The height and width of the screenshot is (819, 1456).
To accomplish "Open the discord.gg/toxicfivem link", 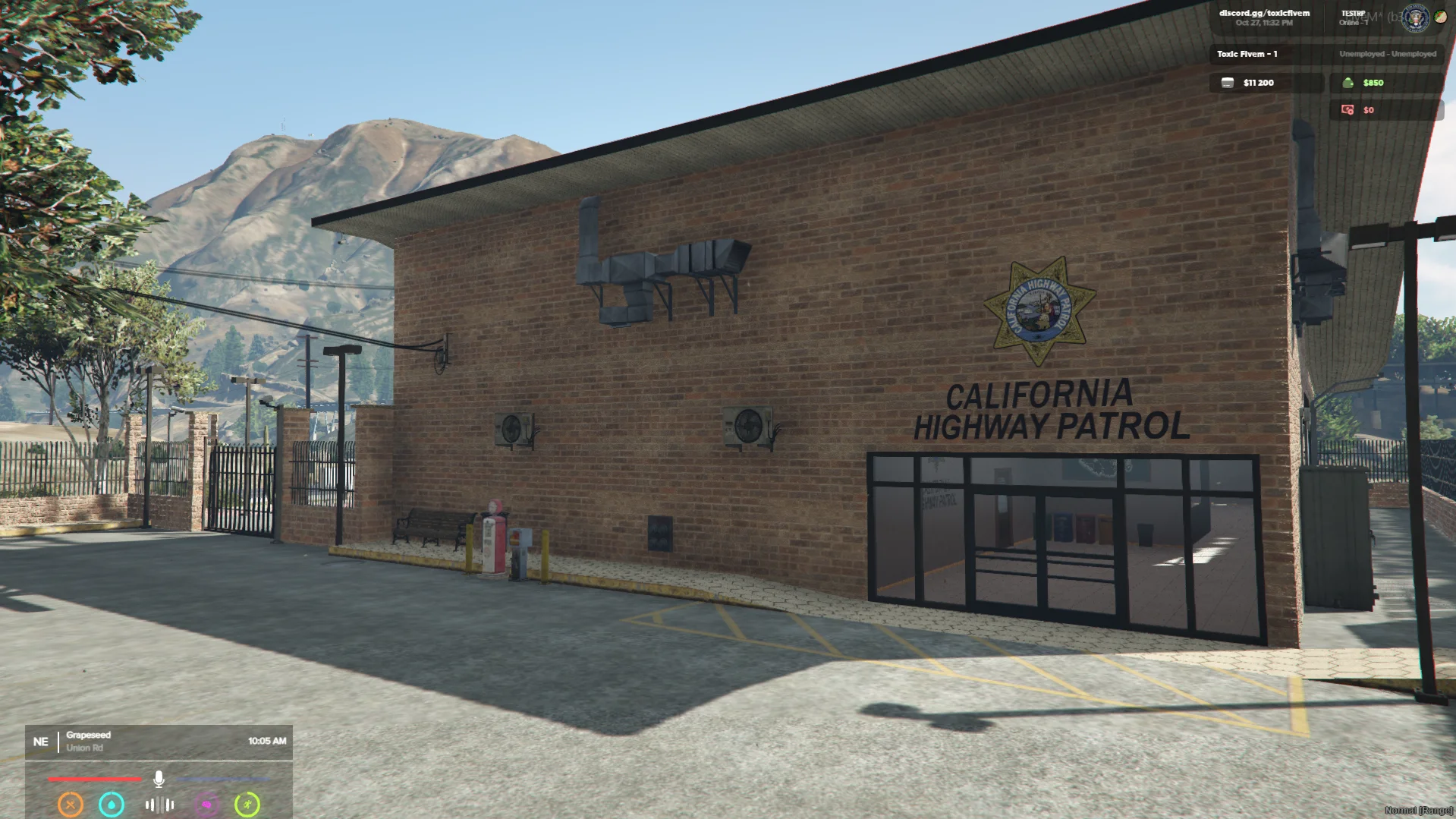I will (1264, 13).
